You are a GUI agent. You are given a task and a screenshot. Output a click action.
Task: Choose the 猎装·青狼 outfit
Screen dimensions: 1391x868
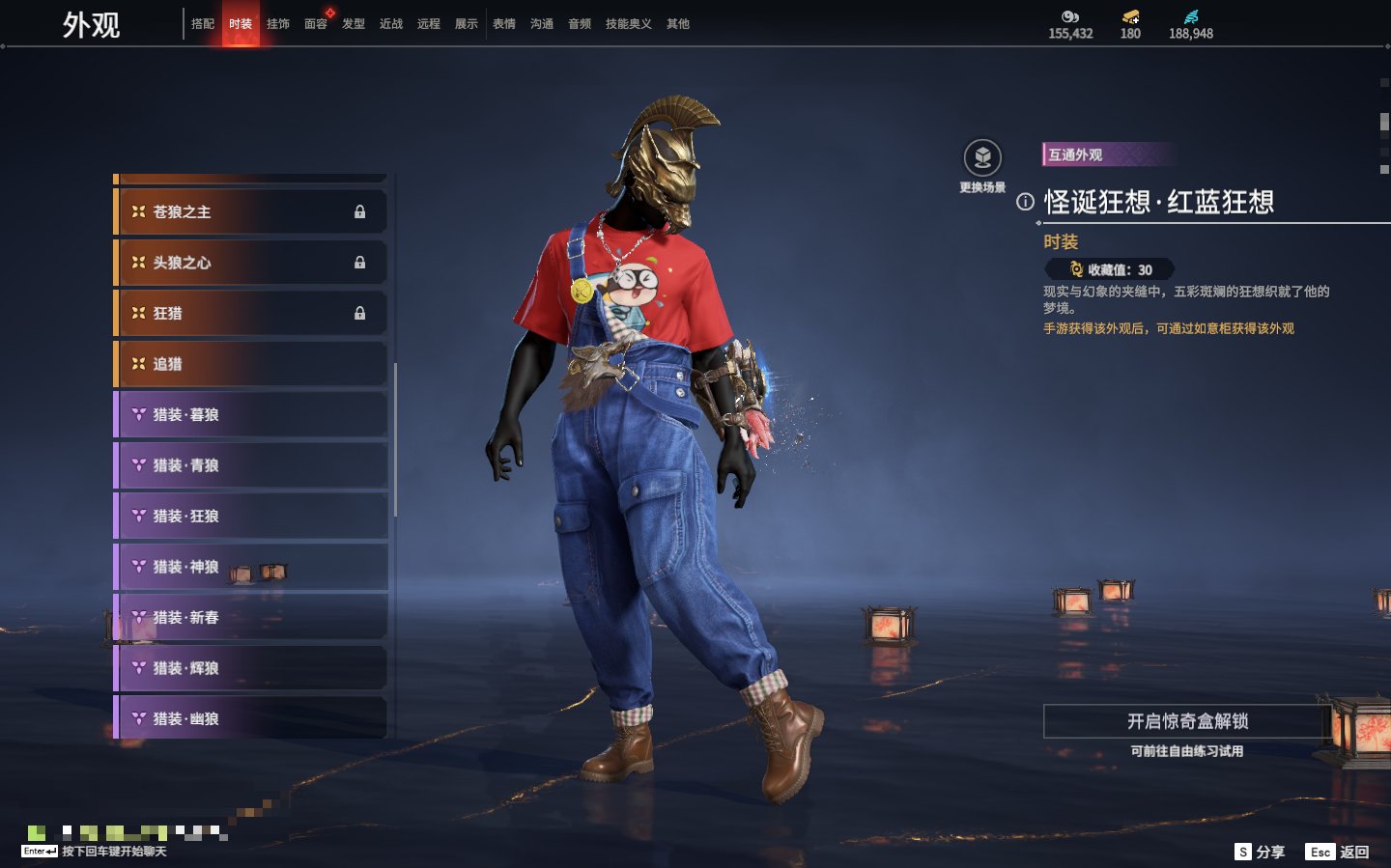pyautogui.click(x=251, y=465)
